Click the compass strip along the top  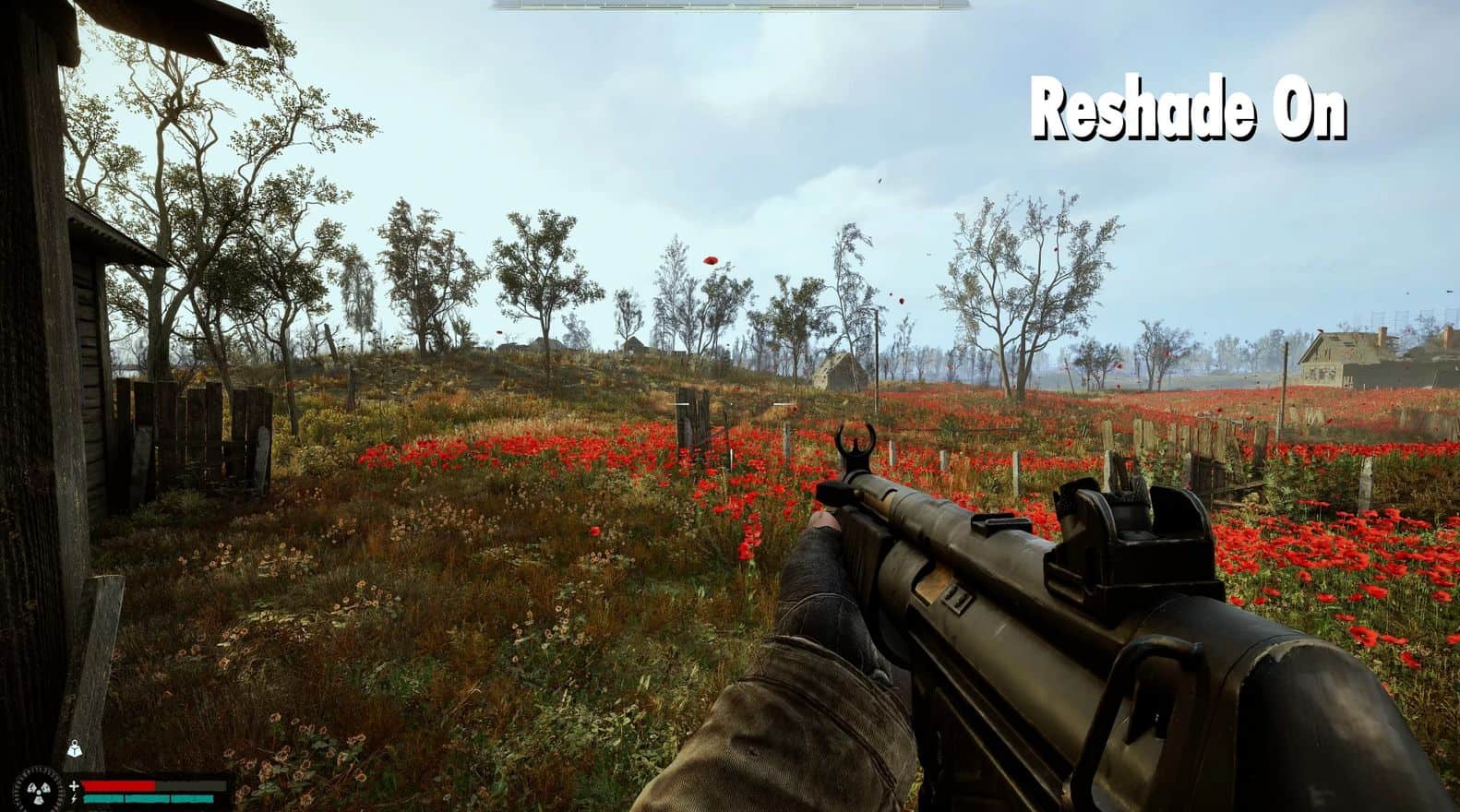730,5
